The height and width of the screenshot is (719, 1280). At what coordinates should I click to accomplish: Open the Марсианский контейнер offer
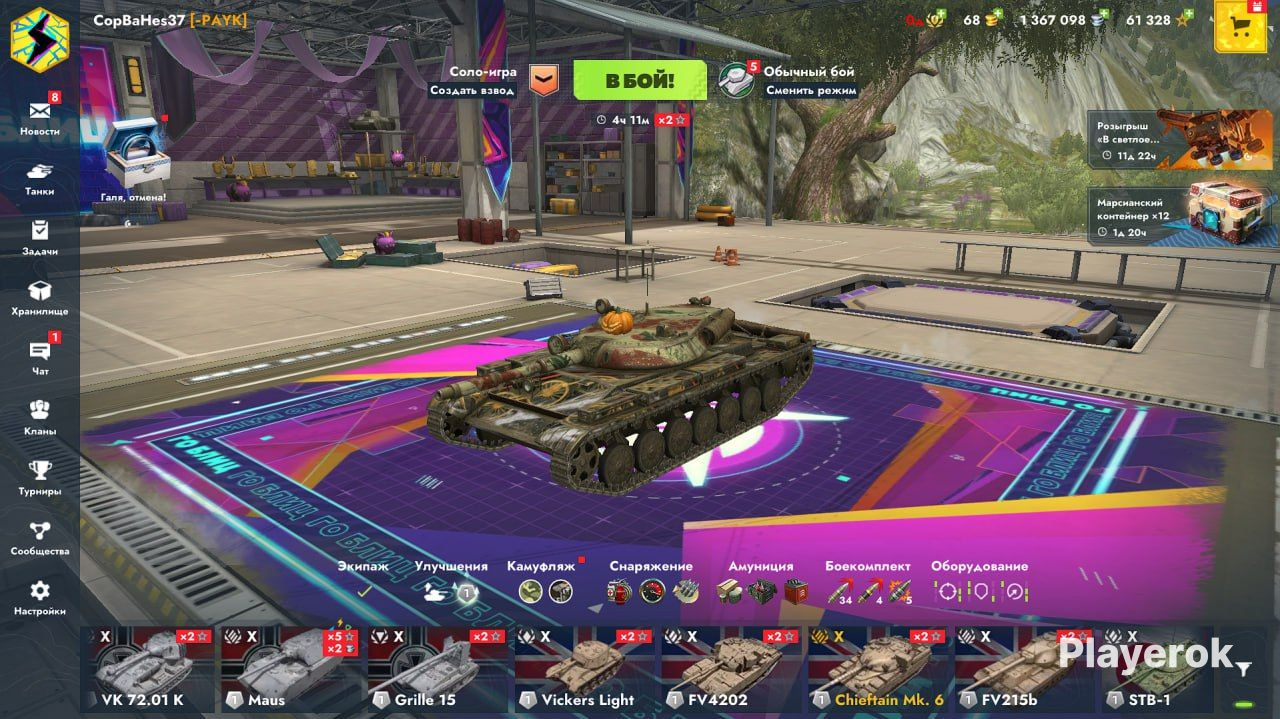click(x=1179, y=214)
